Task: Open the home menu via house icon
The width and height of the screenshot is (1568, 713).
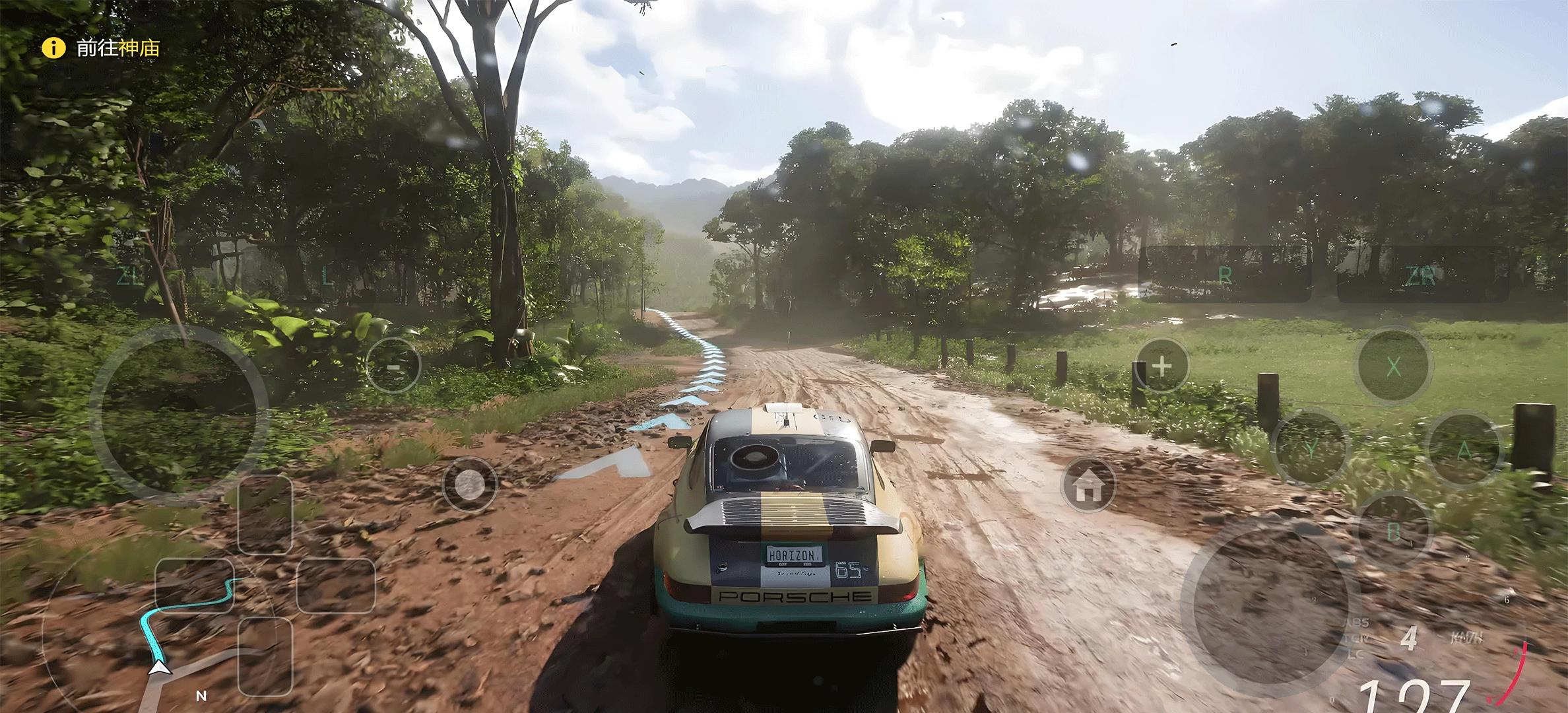Action: coord(1088,485)
